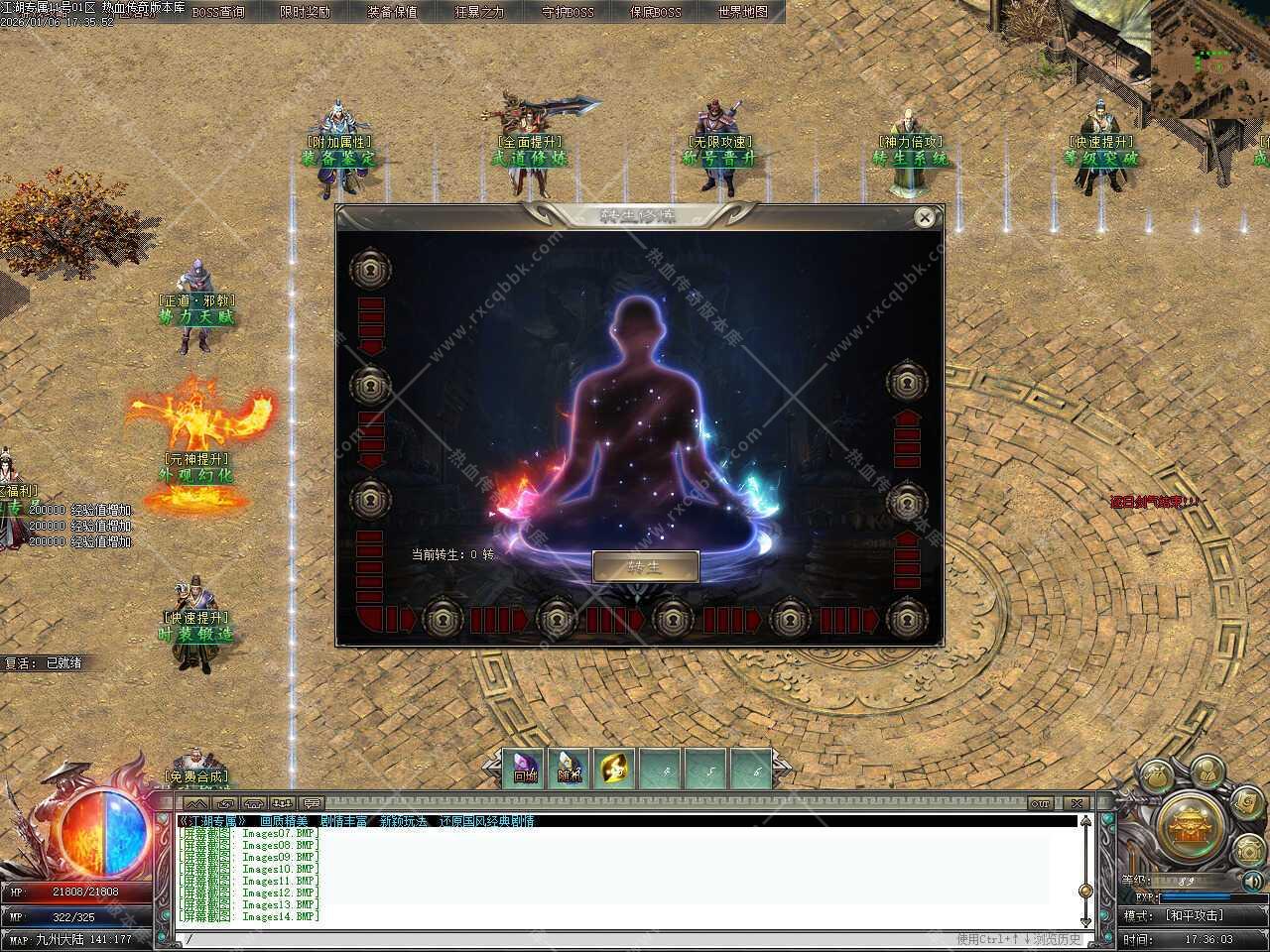Activate the golden skill icon in the hotbar

click(615, 769)
